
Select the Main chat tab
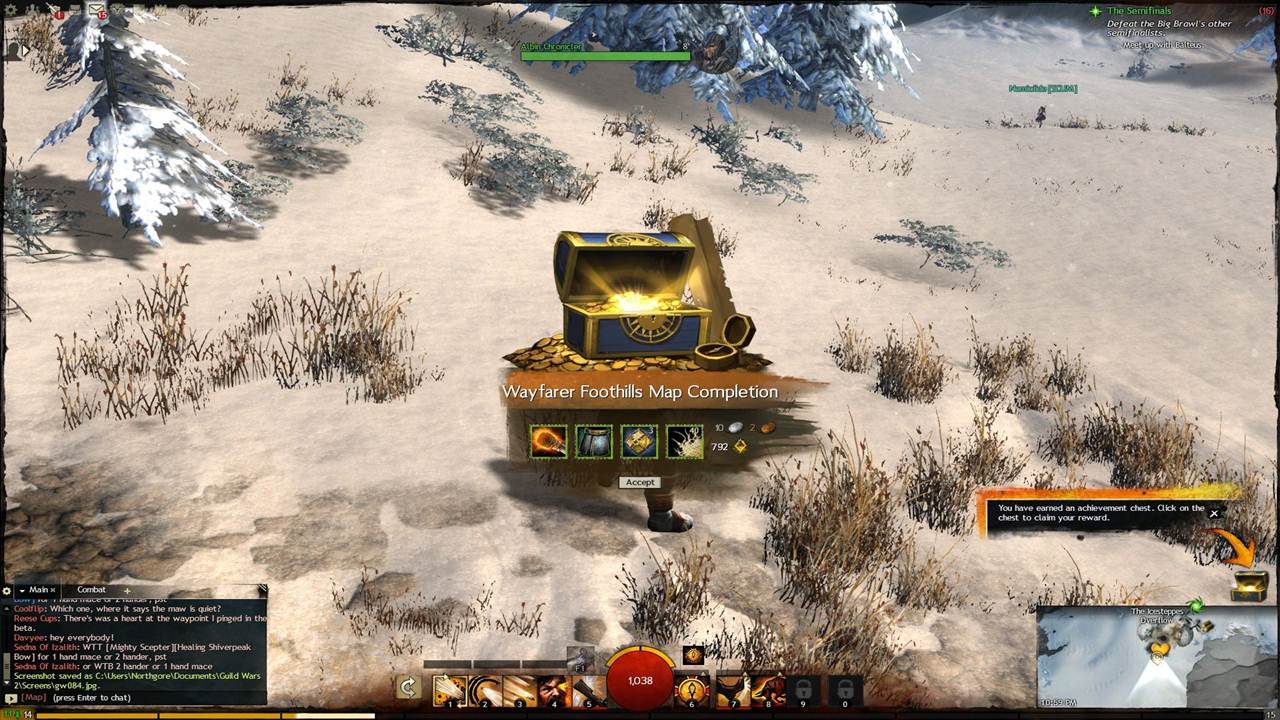pos(38,590)
